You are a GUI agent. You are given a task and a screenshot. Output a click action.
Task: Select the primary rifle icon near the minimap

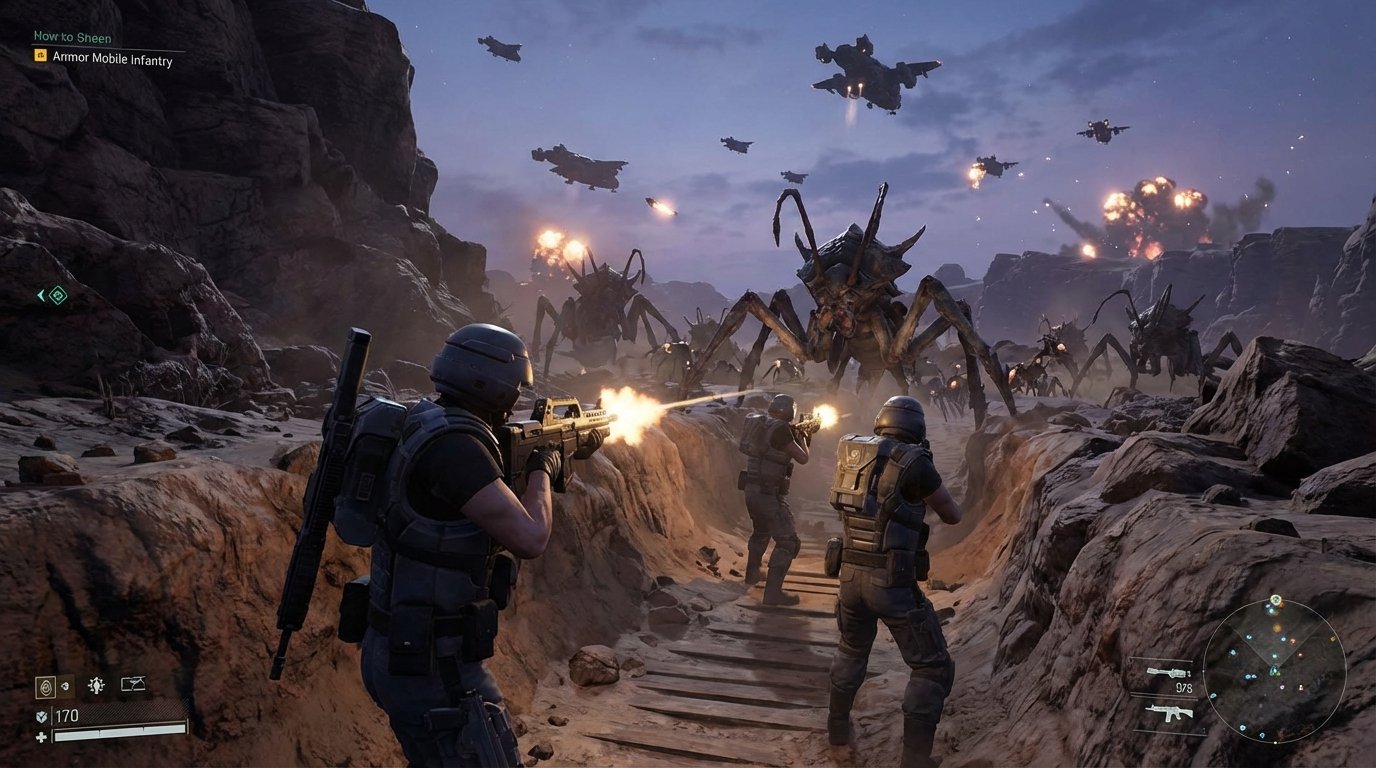tap(1168, 671)
